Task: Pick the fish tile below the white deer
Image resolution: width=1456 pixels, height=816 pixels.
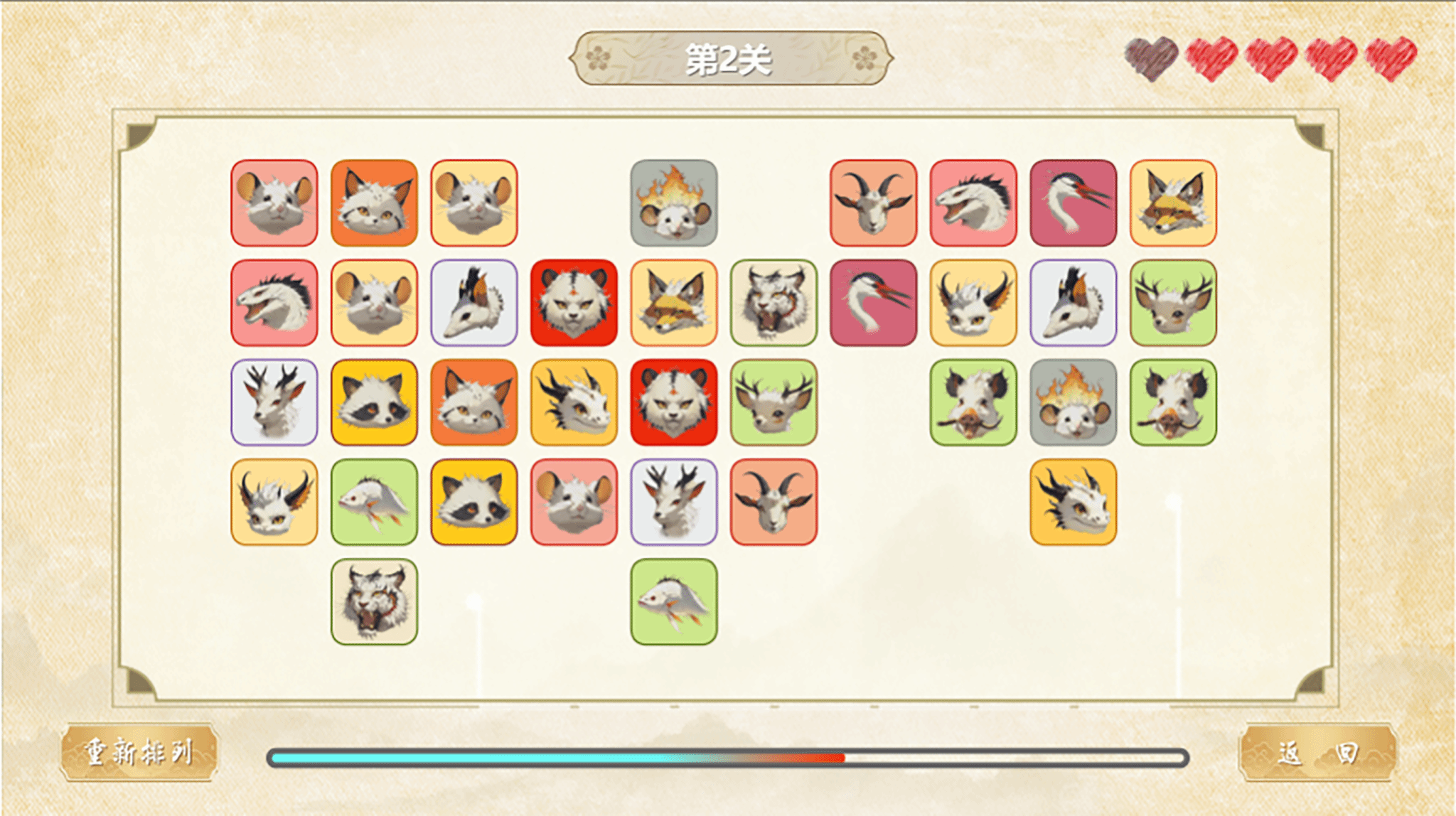Action: 673,601
